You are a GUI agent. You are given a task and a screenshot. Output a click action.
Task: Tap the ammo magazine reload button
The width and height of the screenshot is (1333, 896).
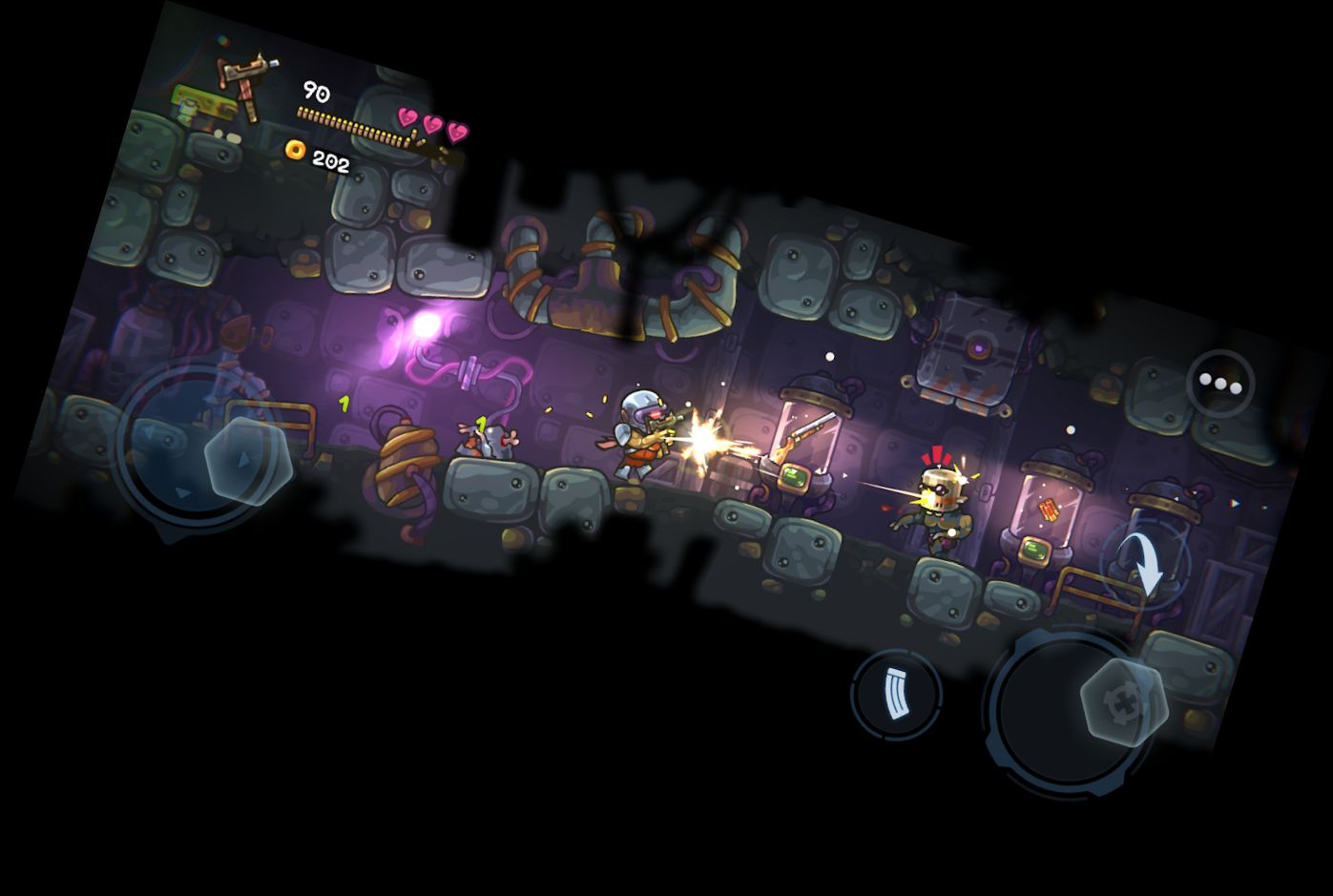click(895, 694)
